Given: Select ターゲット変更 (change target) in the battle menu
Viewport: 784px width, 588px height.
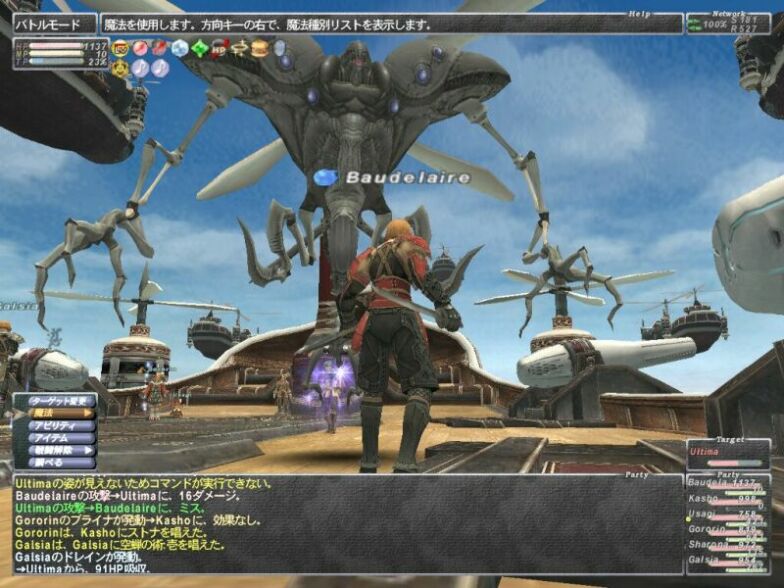Looking at the screenshot, I should (x=57, y=402).
